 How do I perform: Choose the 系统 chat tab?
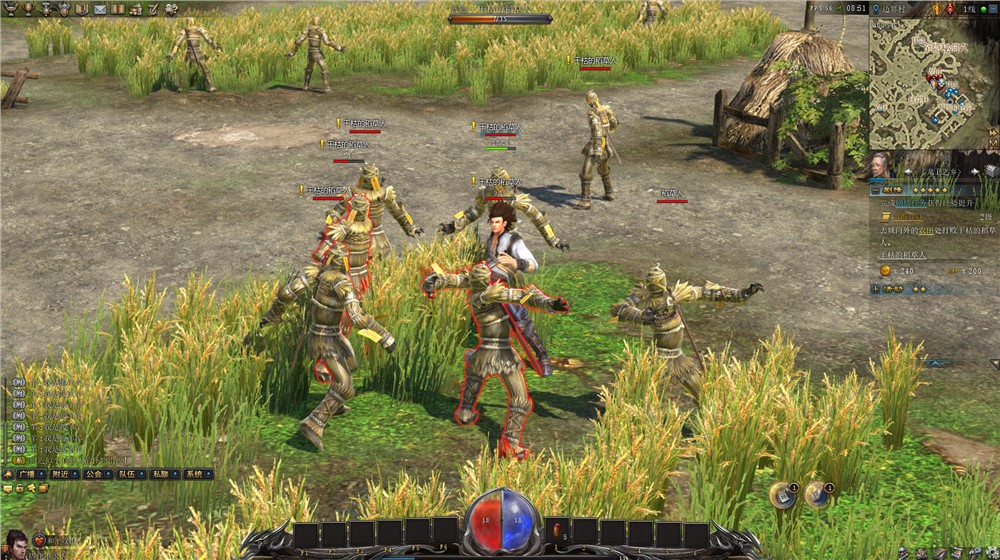(195, 474)
